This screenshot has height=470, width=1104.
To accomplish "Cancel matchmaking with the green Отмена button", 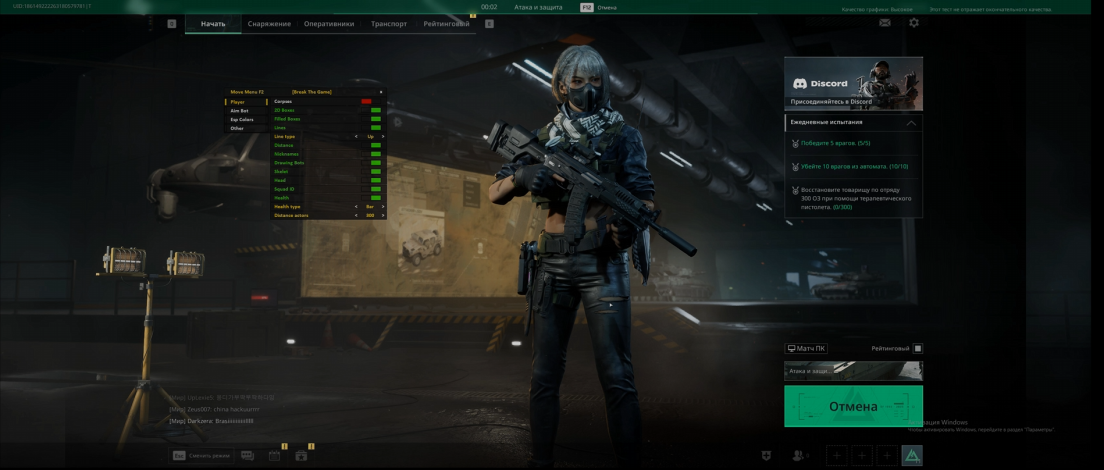I will coord(853,407).
